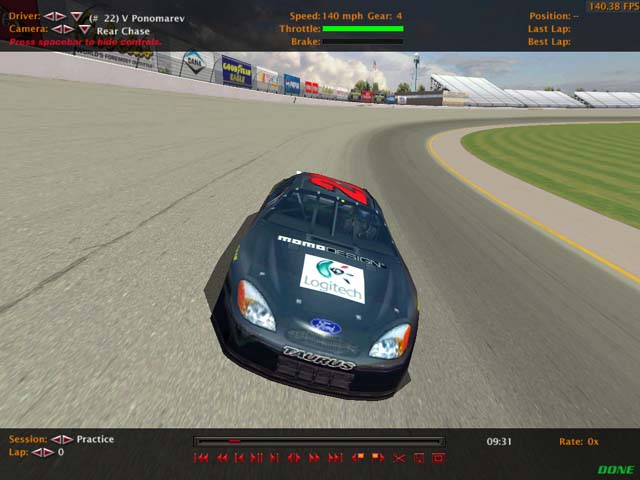Click the replay timeline scrub bar
This screenshot has width=640, height=480.
click(x=319, y=441)
